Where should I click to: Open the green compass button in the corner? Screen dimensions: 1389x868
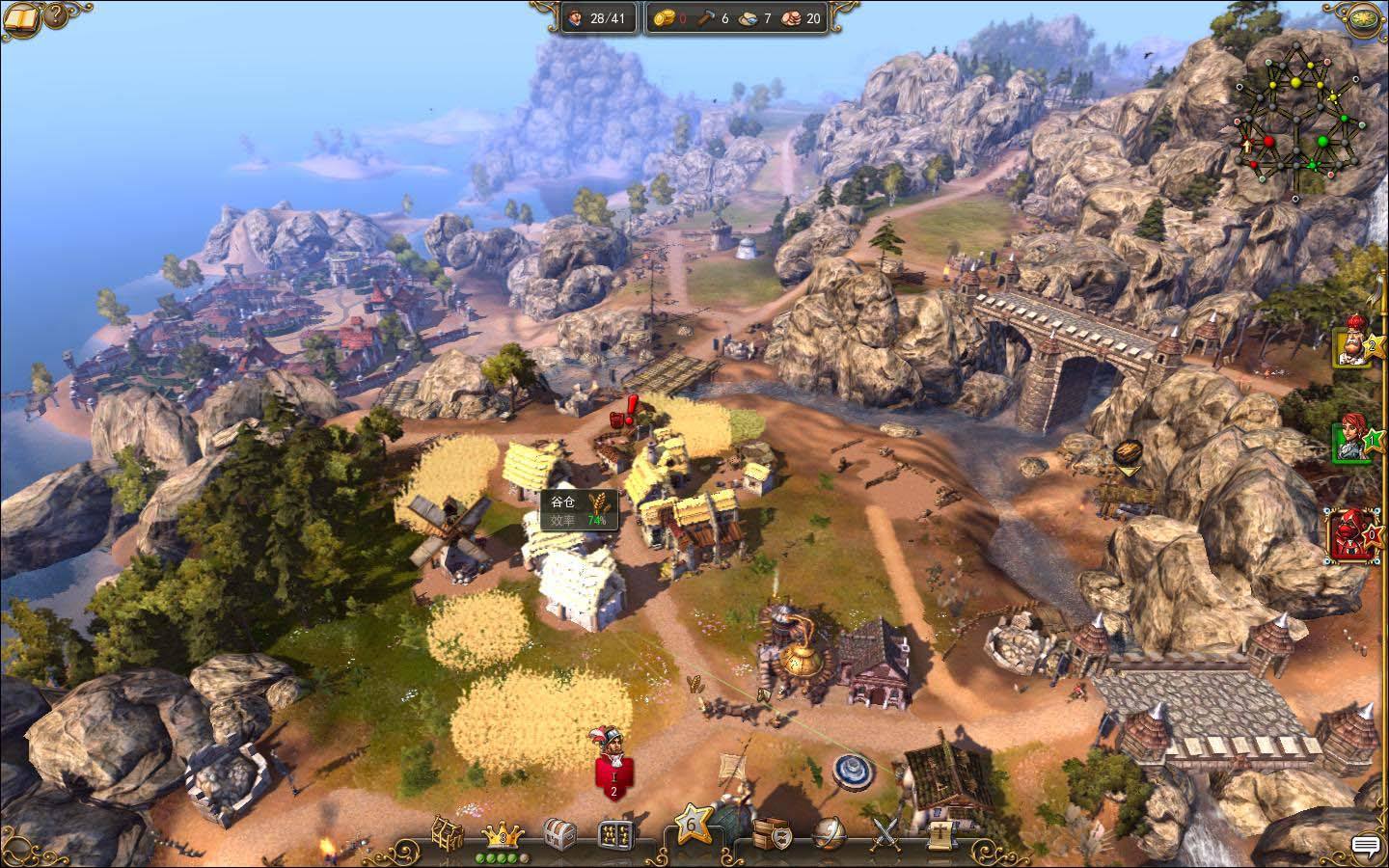click(1365, 16)
